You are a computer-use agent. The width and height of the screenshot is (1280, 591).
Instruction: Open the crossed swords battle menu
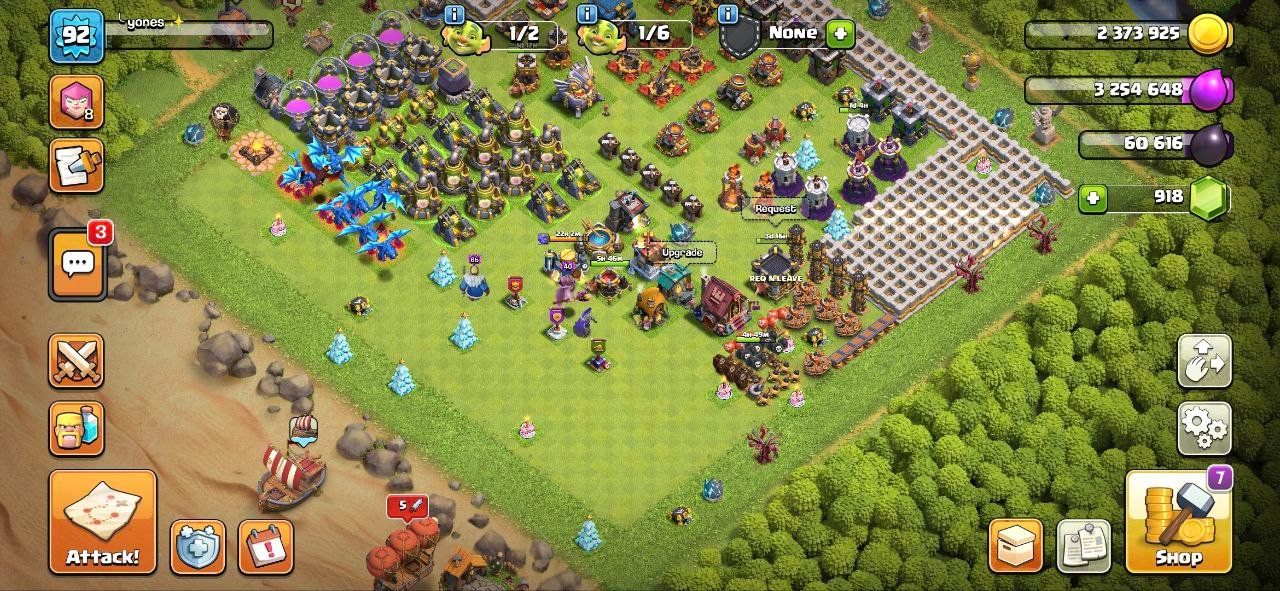click(x=76, y=361)
